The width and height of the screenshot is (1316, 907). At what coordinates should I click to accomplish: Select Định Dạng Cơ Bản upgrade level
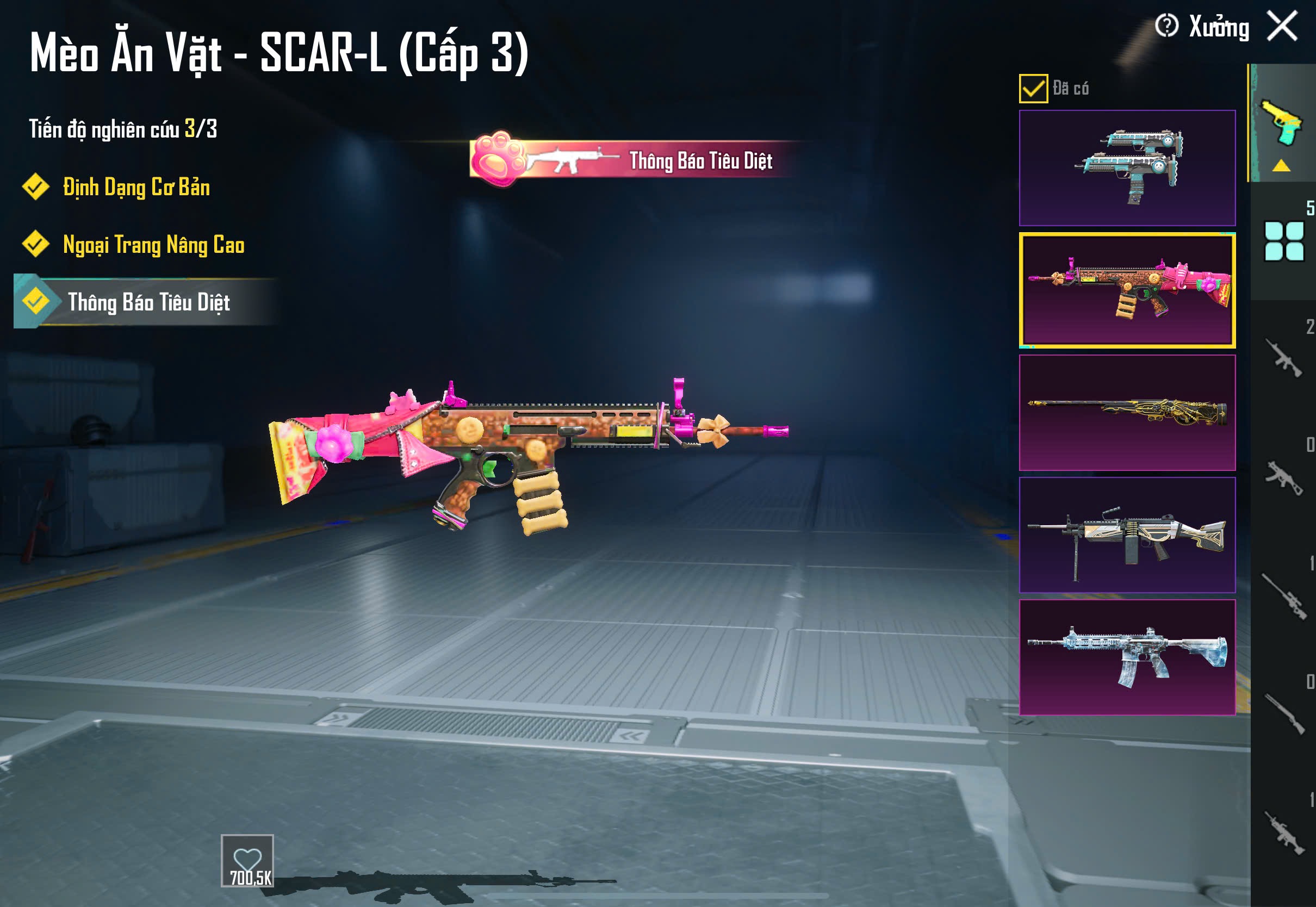tap(136, 188)
